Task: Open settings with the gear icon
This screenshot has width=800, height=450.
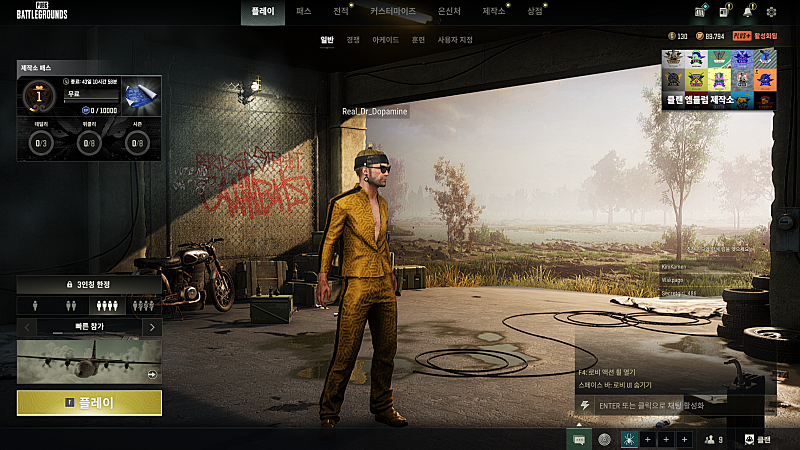Action: click(771, 13)
